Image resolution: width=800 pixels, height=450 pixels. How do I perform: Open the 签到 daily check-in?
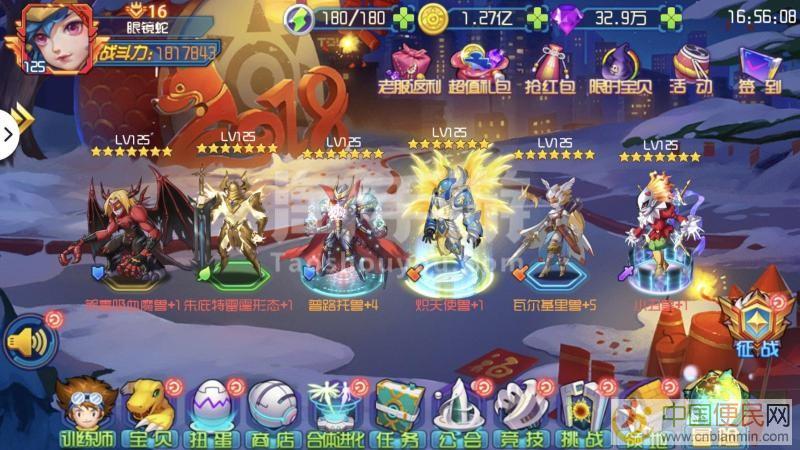759,67
